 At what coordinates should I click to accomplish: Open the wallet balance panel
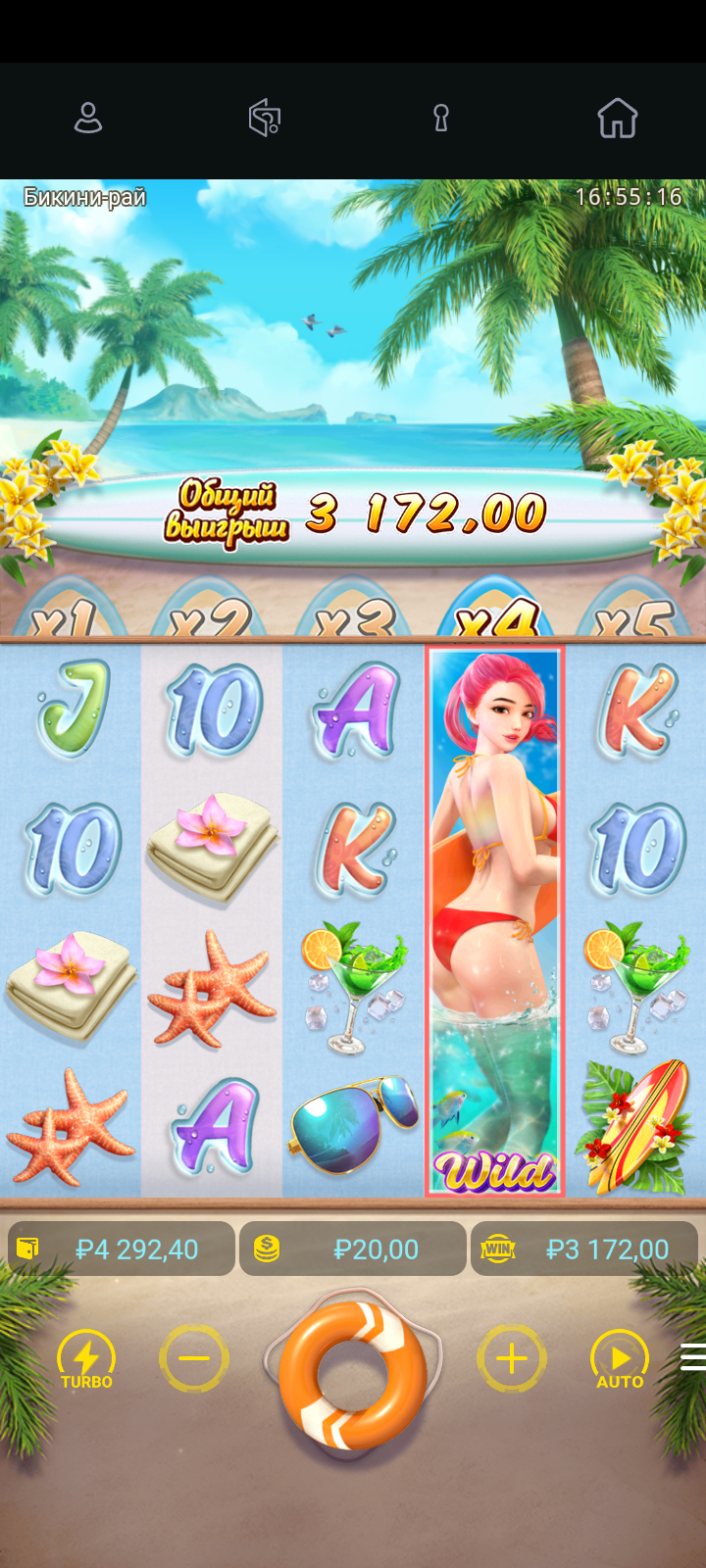point(122,1249)
